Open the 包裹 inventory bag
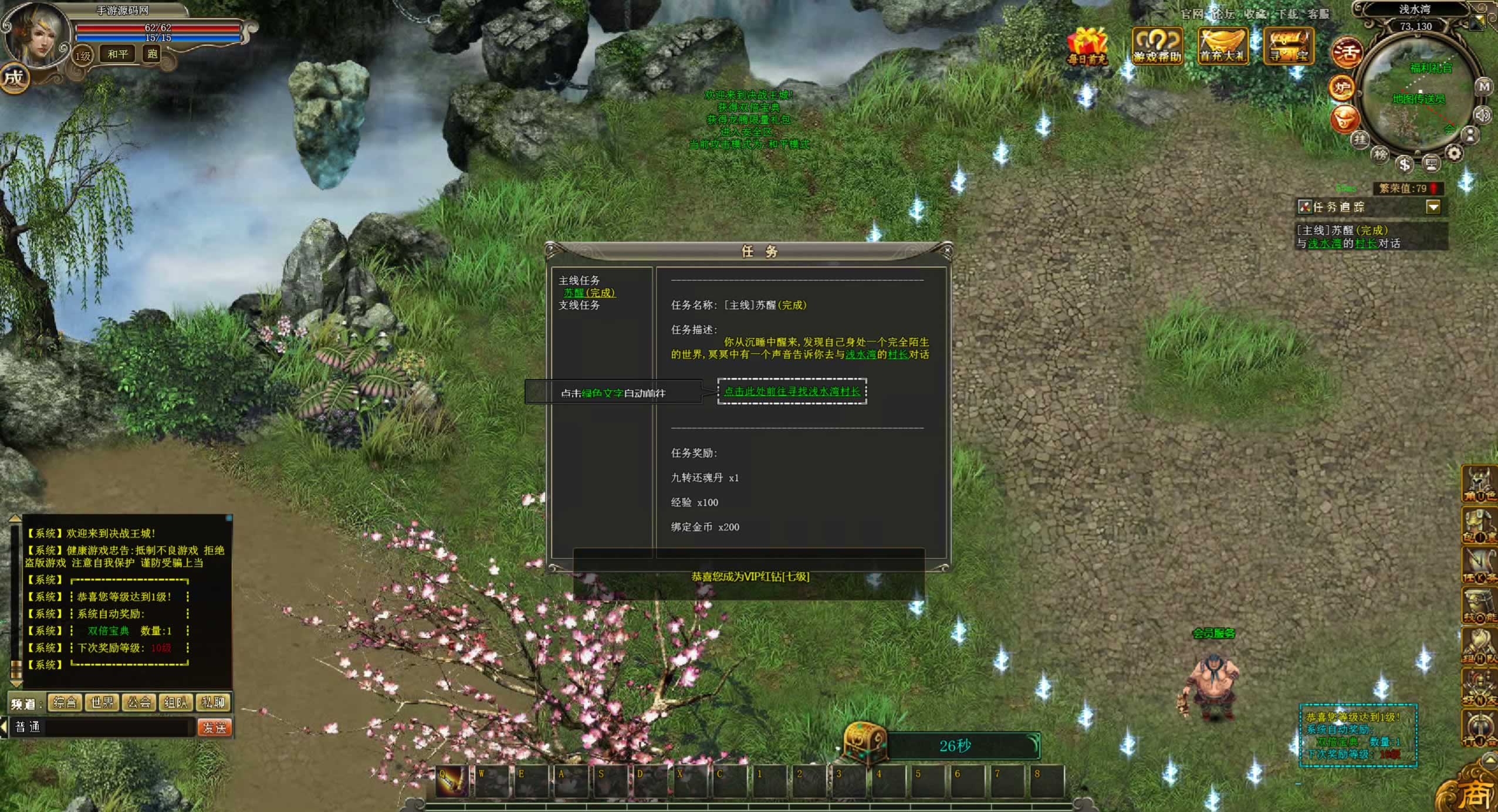Image resolution: width=1498 pixels, height=812 pixels. (x=1479, y=526)
